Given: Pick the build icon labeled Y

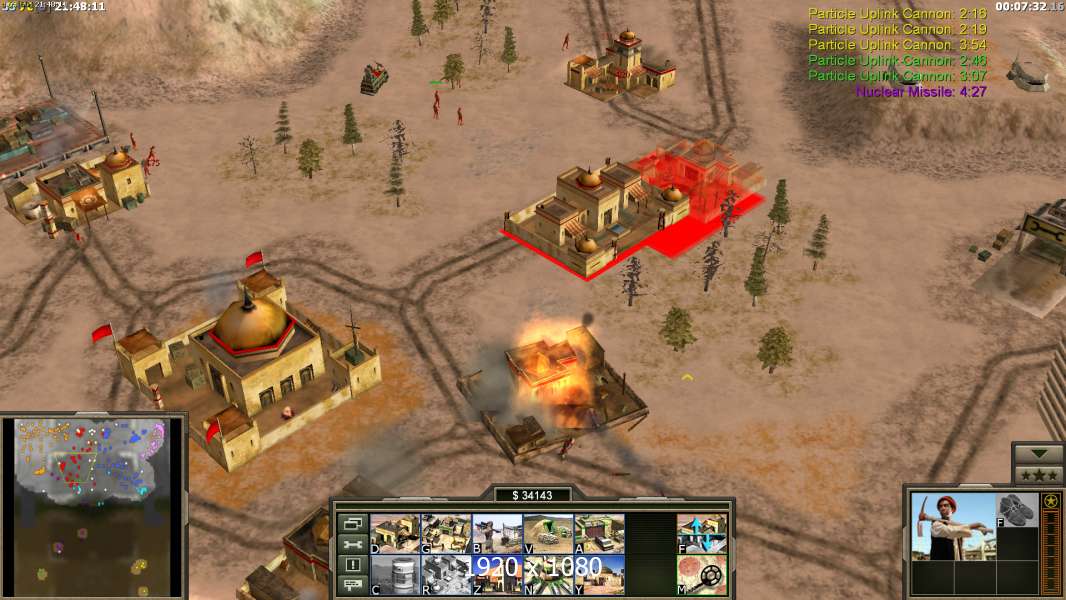Looking at the screenshot, I should pyautogui.click(x=599, y=574).
